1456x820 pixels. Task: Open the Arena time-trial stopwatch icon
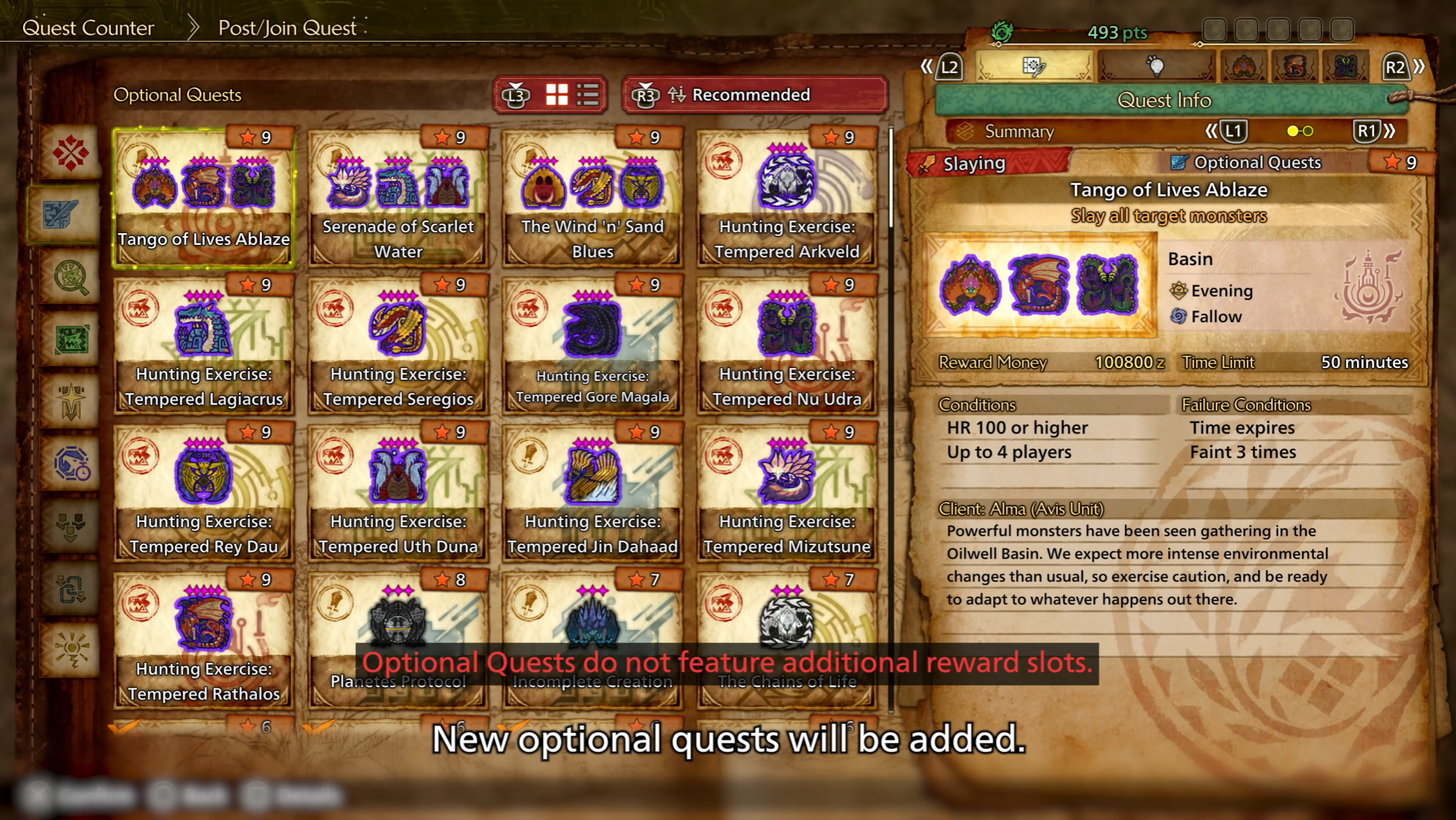click(x=74, y=462)
